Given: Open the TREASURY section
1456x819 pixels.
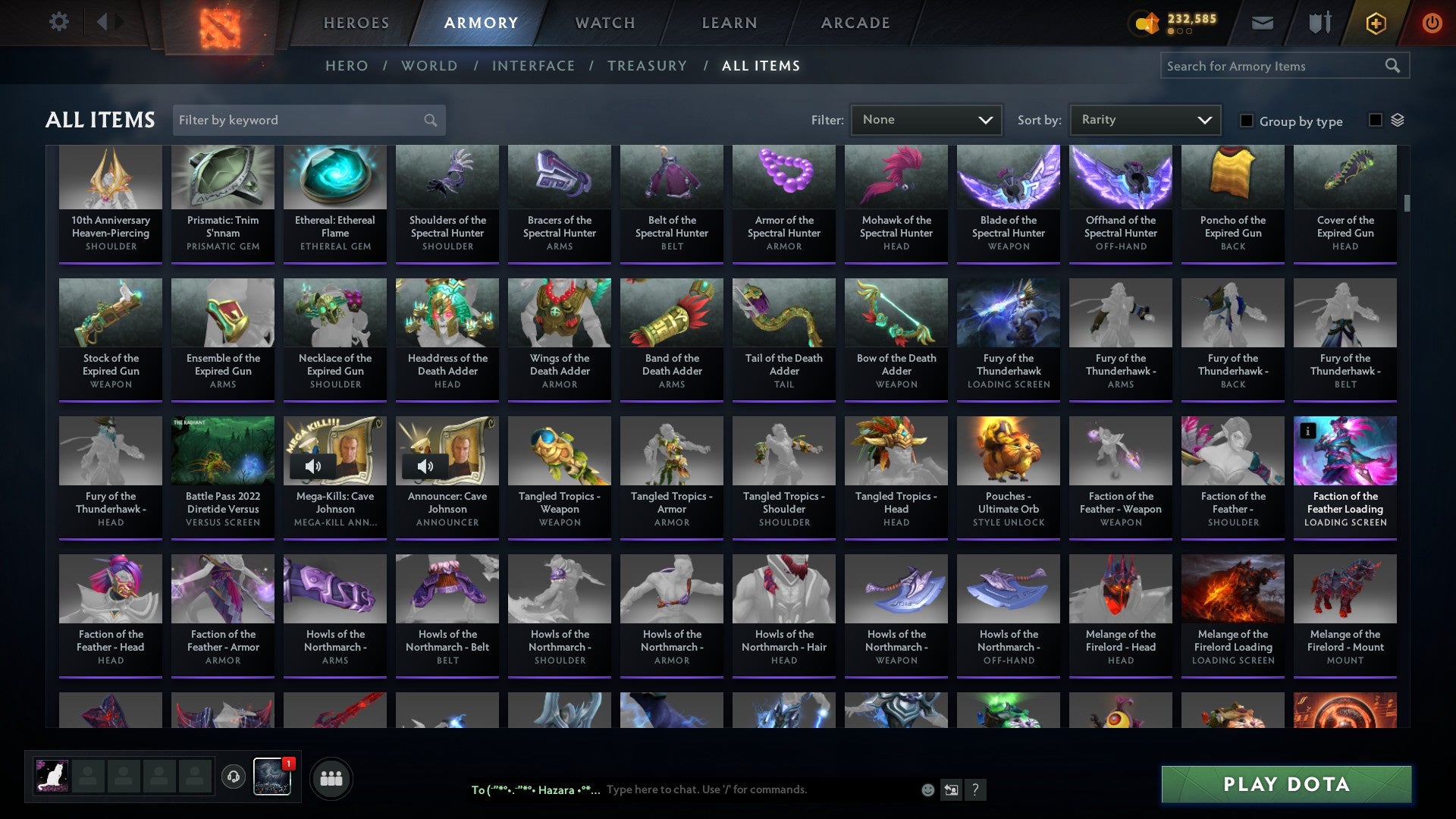Looking at the screenshot, I should pos(648,66).
